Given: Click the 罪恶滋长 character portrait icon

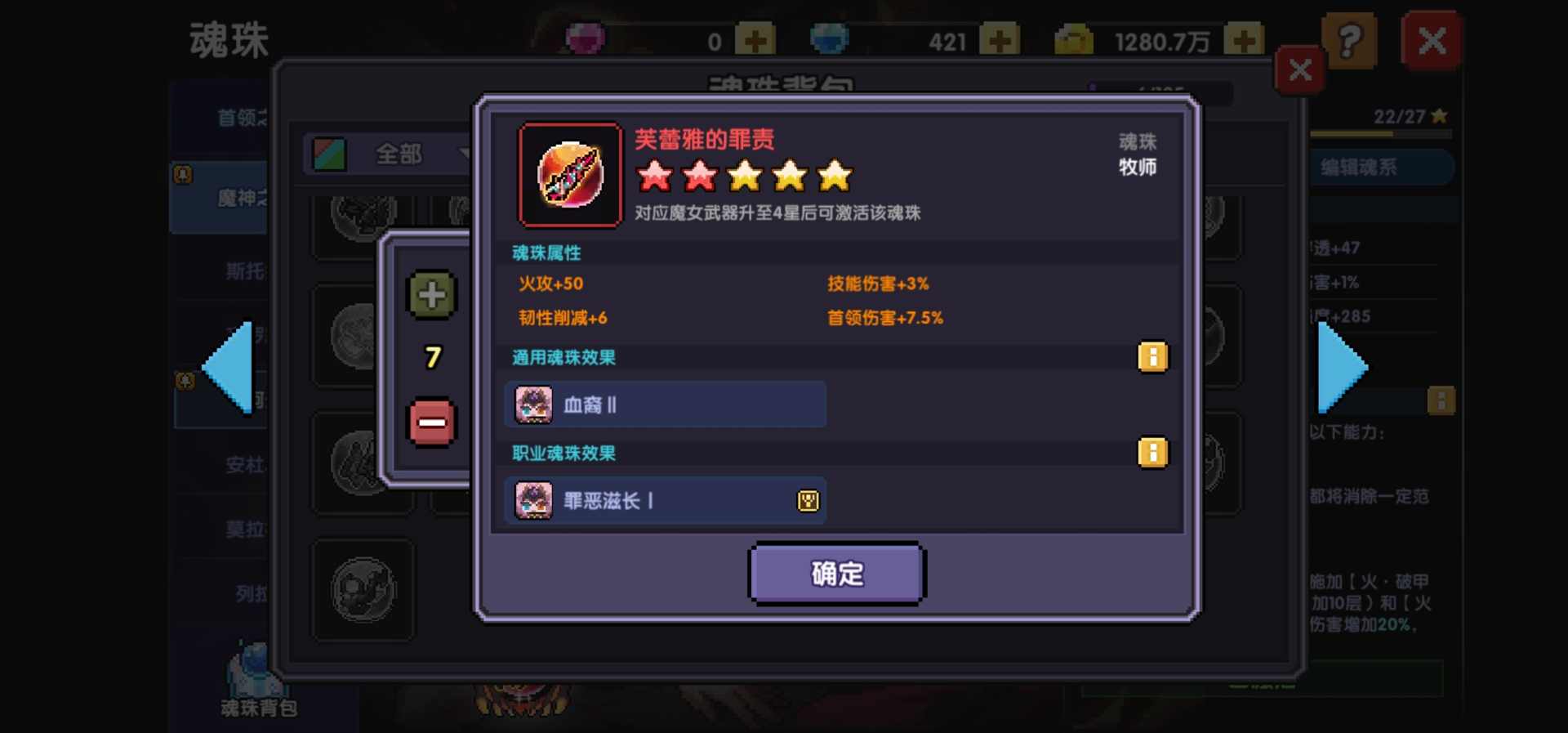Looking at the screenshot, I should click(532, 500).
